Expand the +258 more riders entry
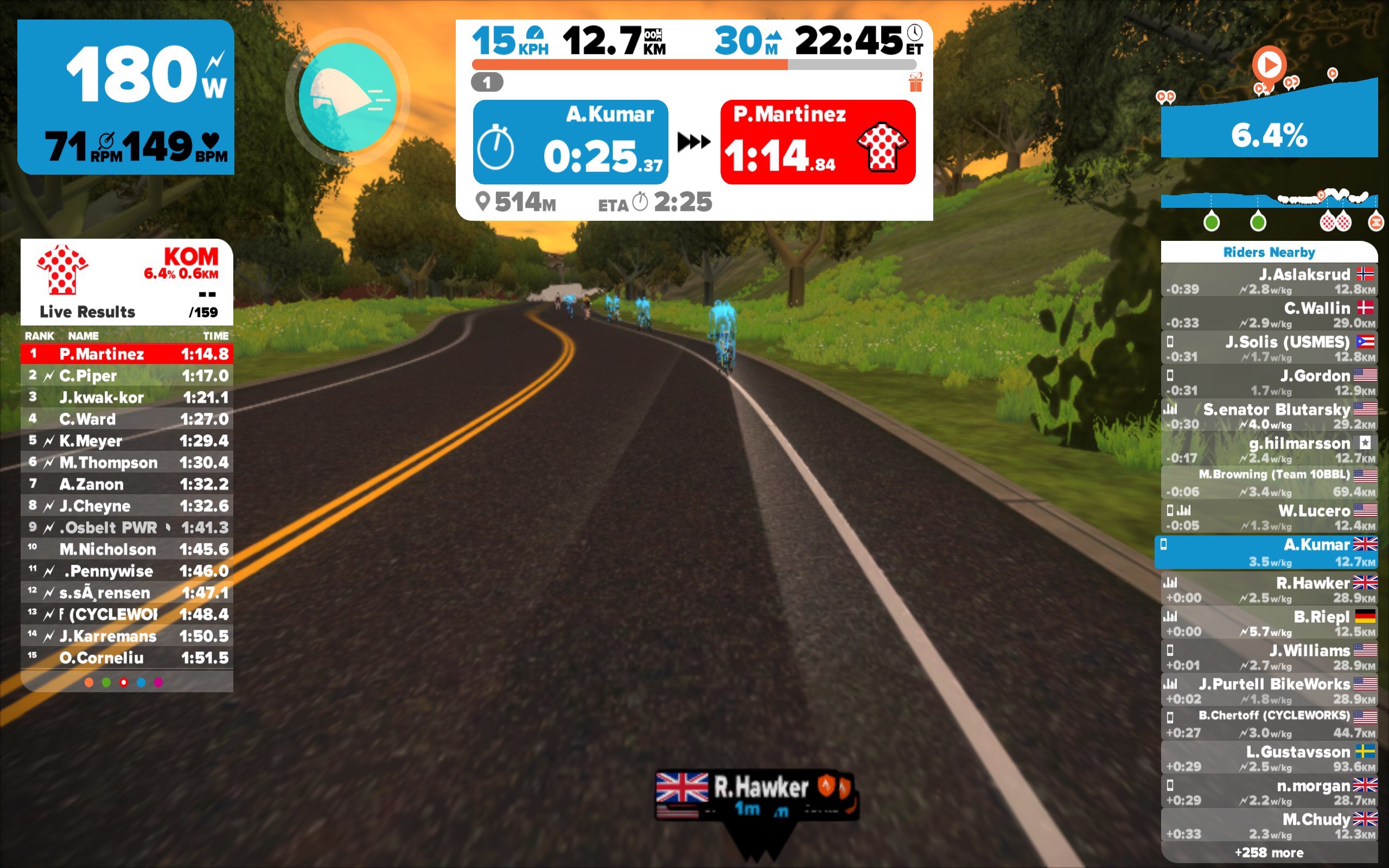1389x868 pixels. (x=1269, y=852)
